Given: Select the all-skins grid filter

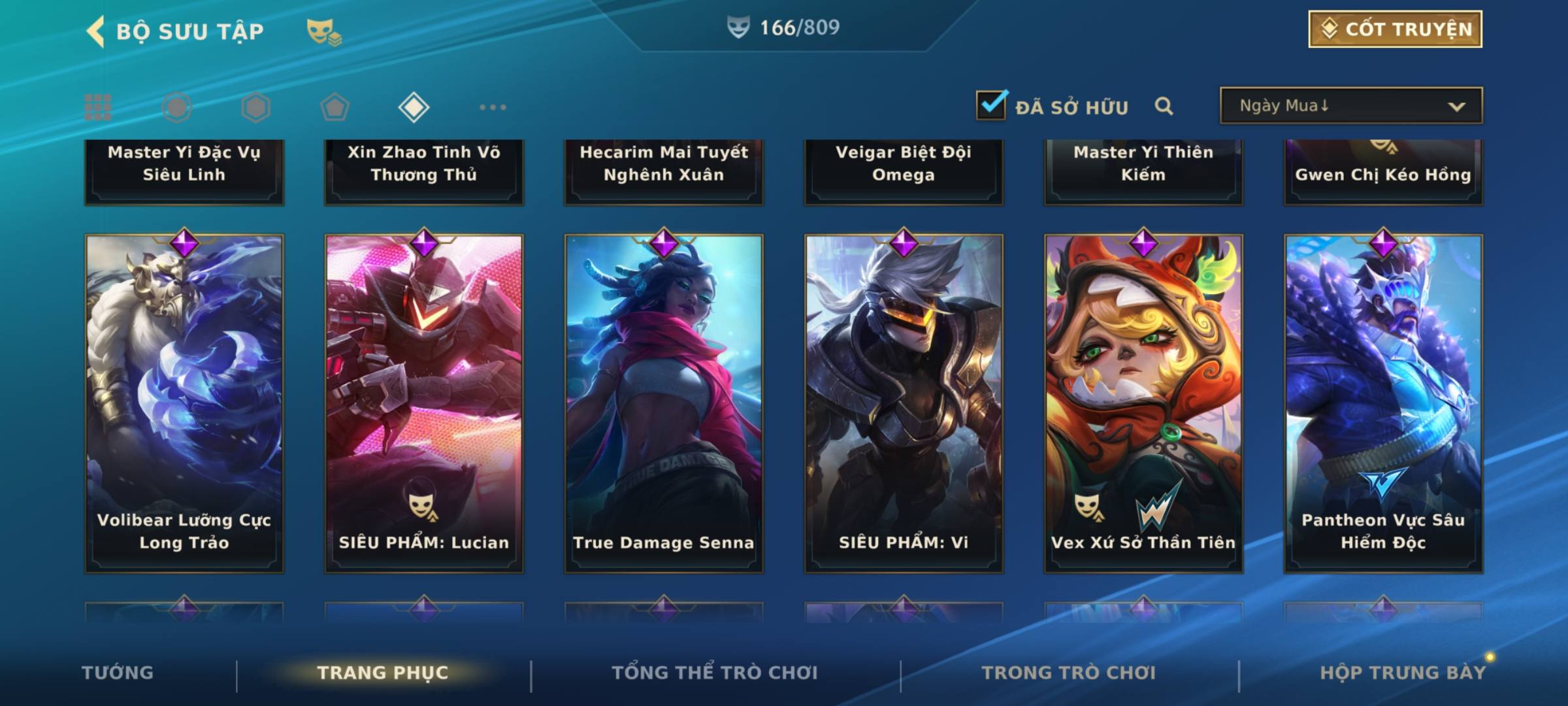Looking at the screenshot, I should 98,107.
